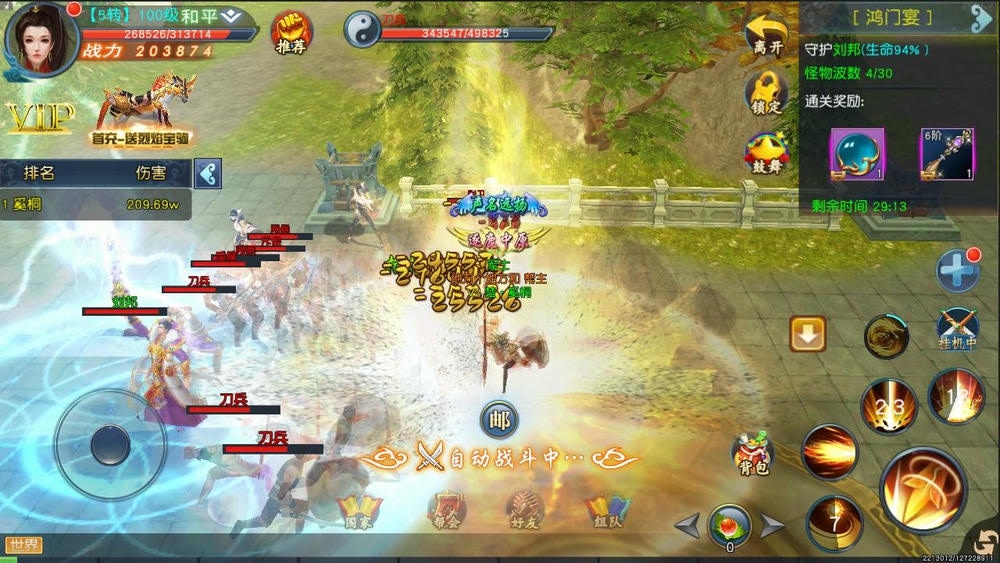
Task: Click the blue plus button
Action: 957,271
